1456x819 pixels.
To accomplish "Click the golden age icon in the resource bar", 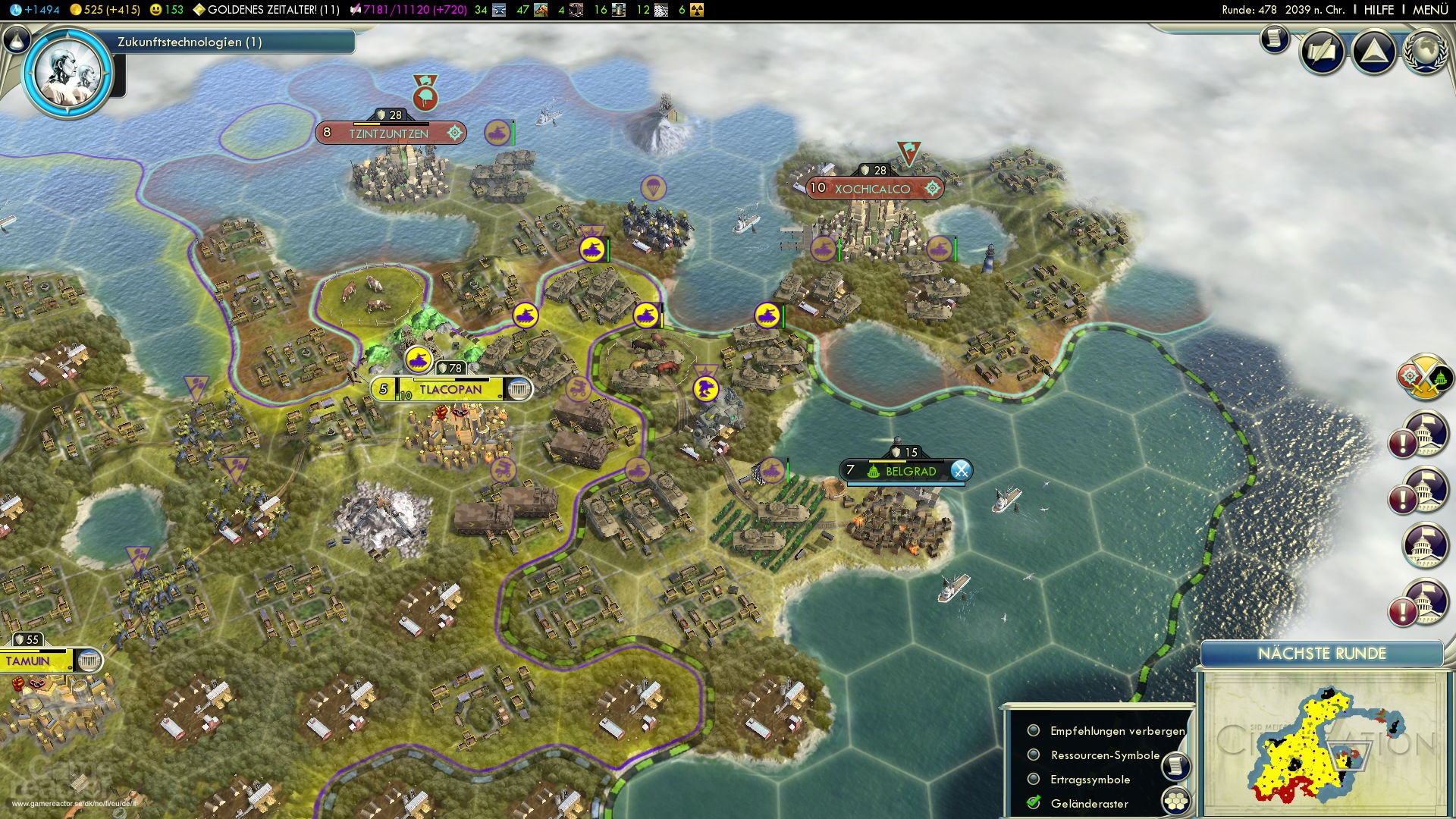I will point(199,11).
